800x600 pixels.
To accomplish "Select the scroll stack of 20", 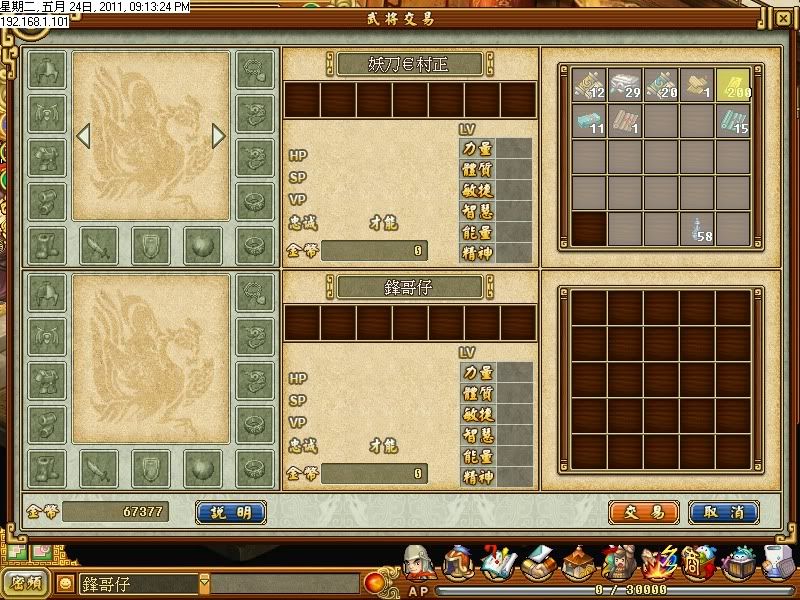I will [661, 85].
